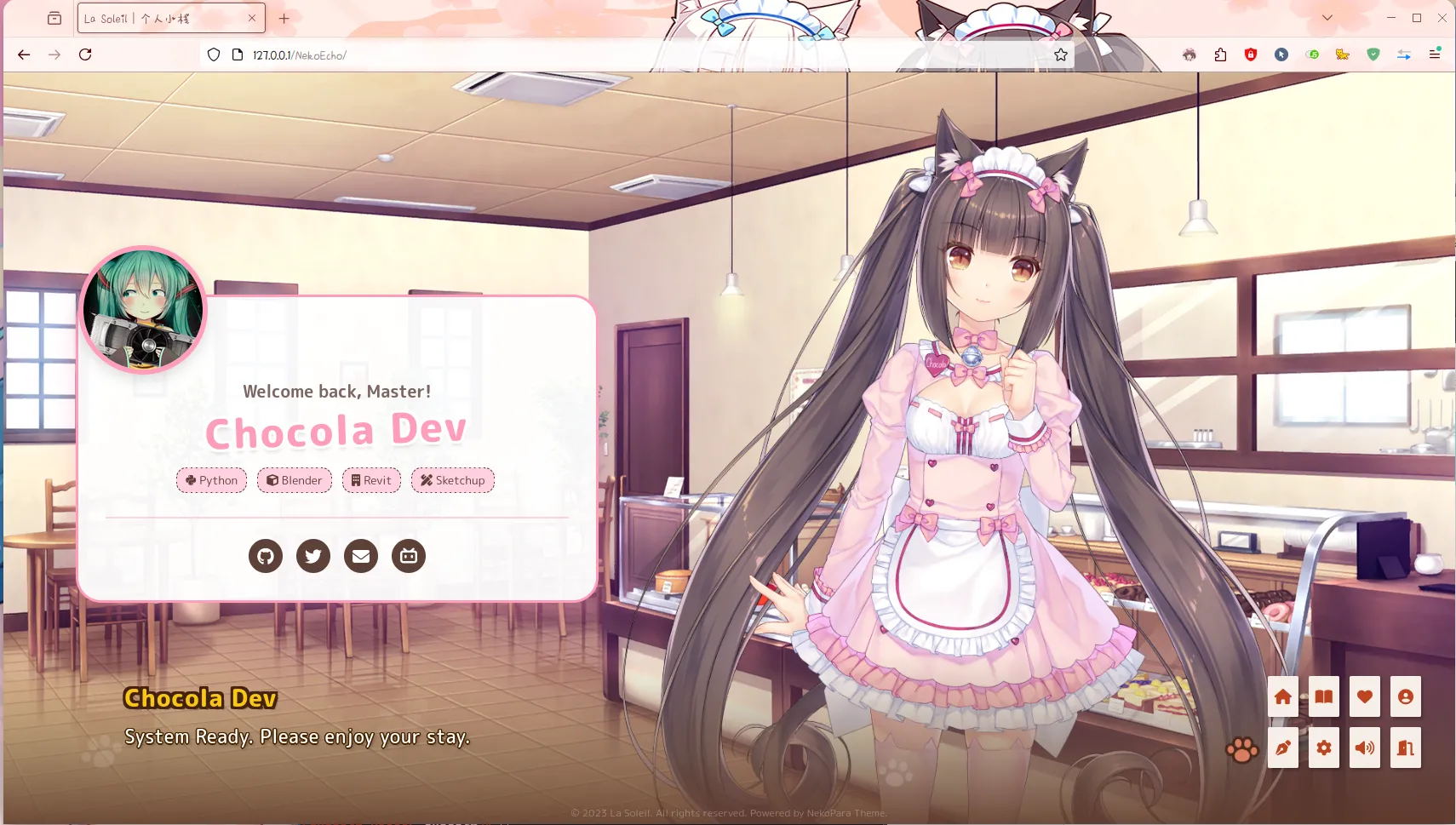Open the extensions puzzle dropdown
This screenshot has height=825, width=1456.
(1221, 54)
